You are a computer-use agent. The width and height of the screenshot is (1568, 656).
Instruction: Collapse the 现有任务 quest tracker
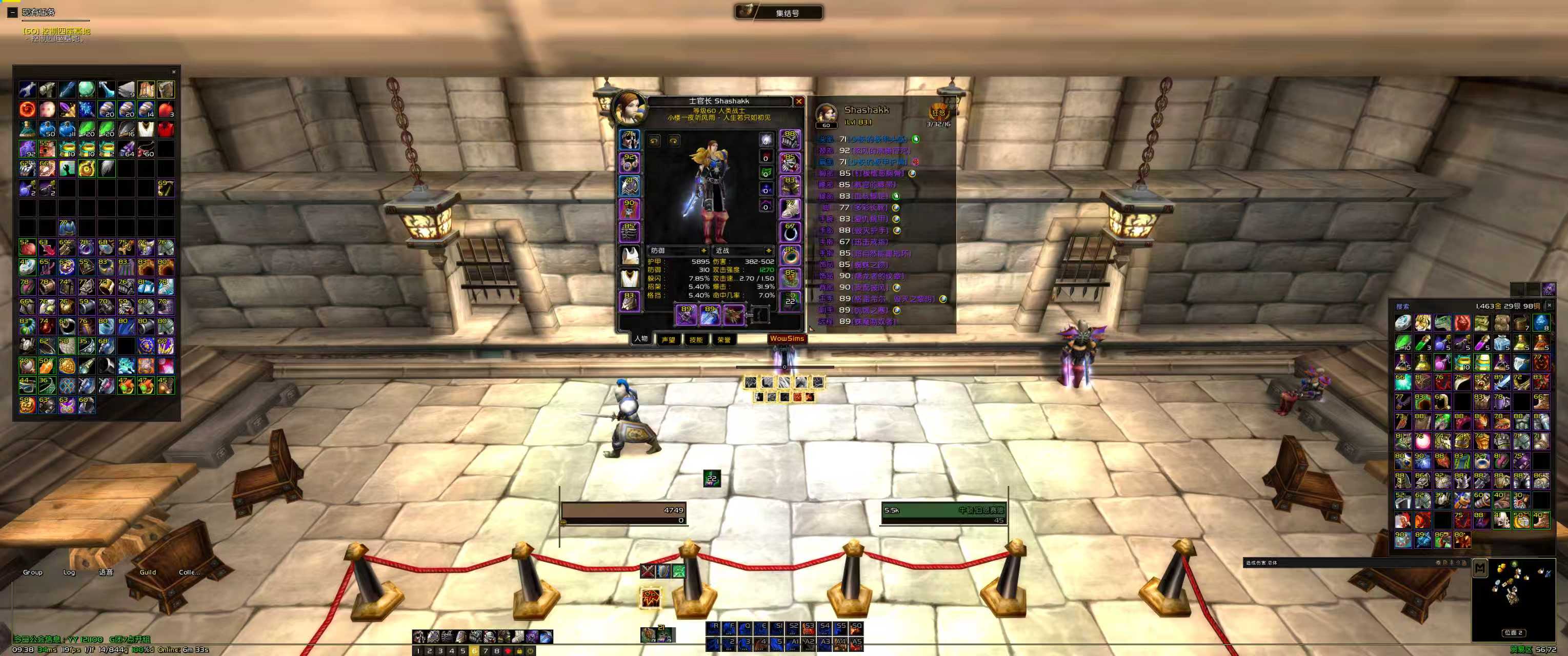[x=12, y=12]
